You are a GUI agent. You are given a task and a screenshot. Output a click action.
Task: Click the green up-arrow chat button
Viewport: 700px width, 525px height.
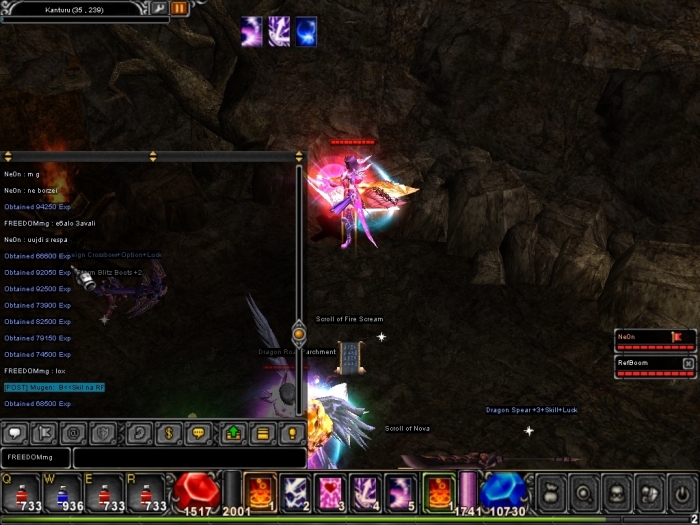[233, 434]
